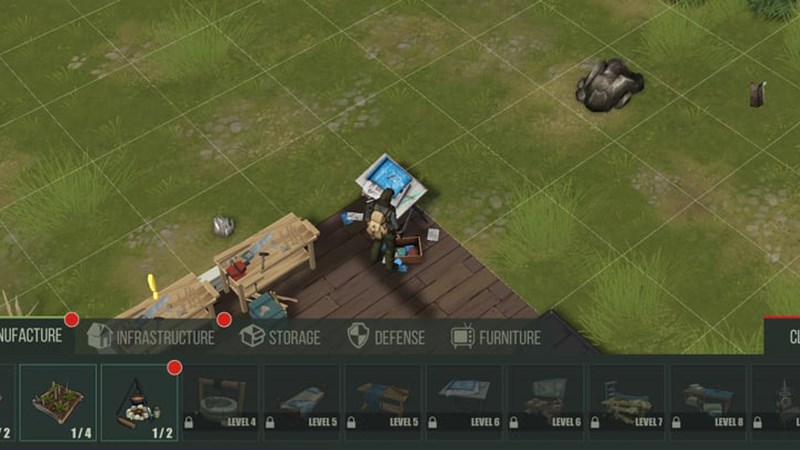
Task: Select the Defense category tab
Action: pyautogui.click(x=386, y=337)
